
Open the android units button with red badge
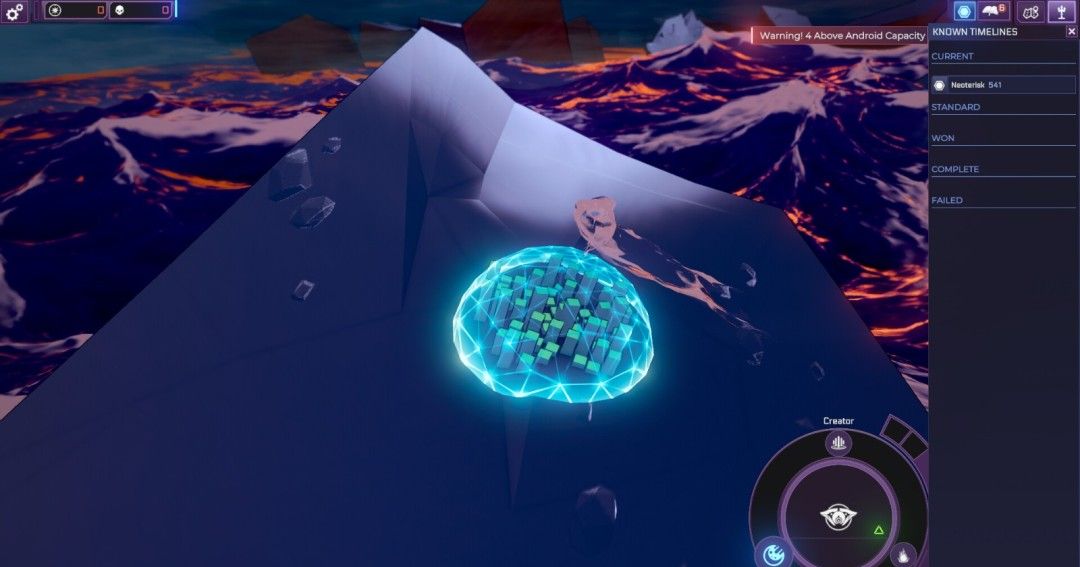click(x=993, y=11)
